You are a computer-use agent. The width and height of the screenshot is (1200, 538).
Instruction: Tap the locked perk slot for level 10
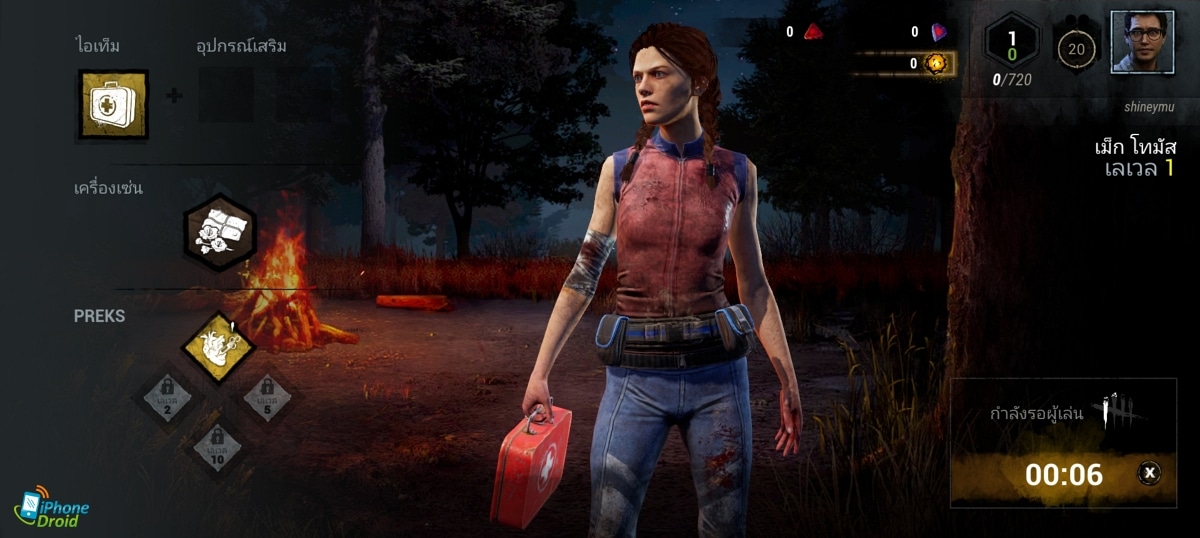click(x=217, y=445)
